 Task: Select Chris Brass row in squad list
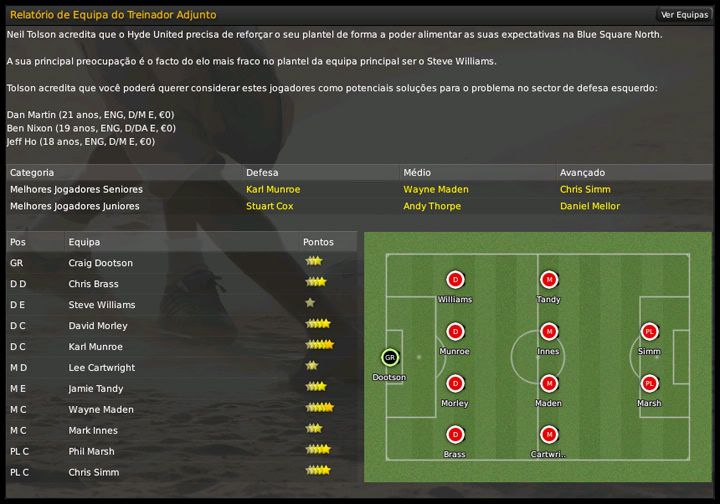pyautogui.click(x=95, y=284)
